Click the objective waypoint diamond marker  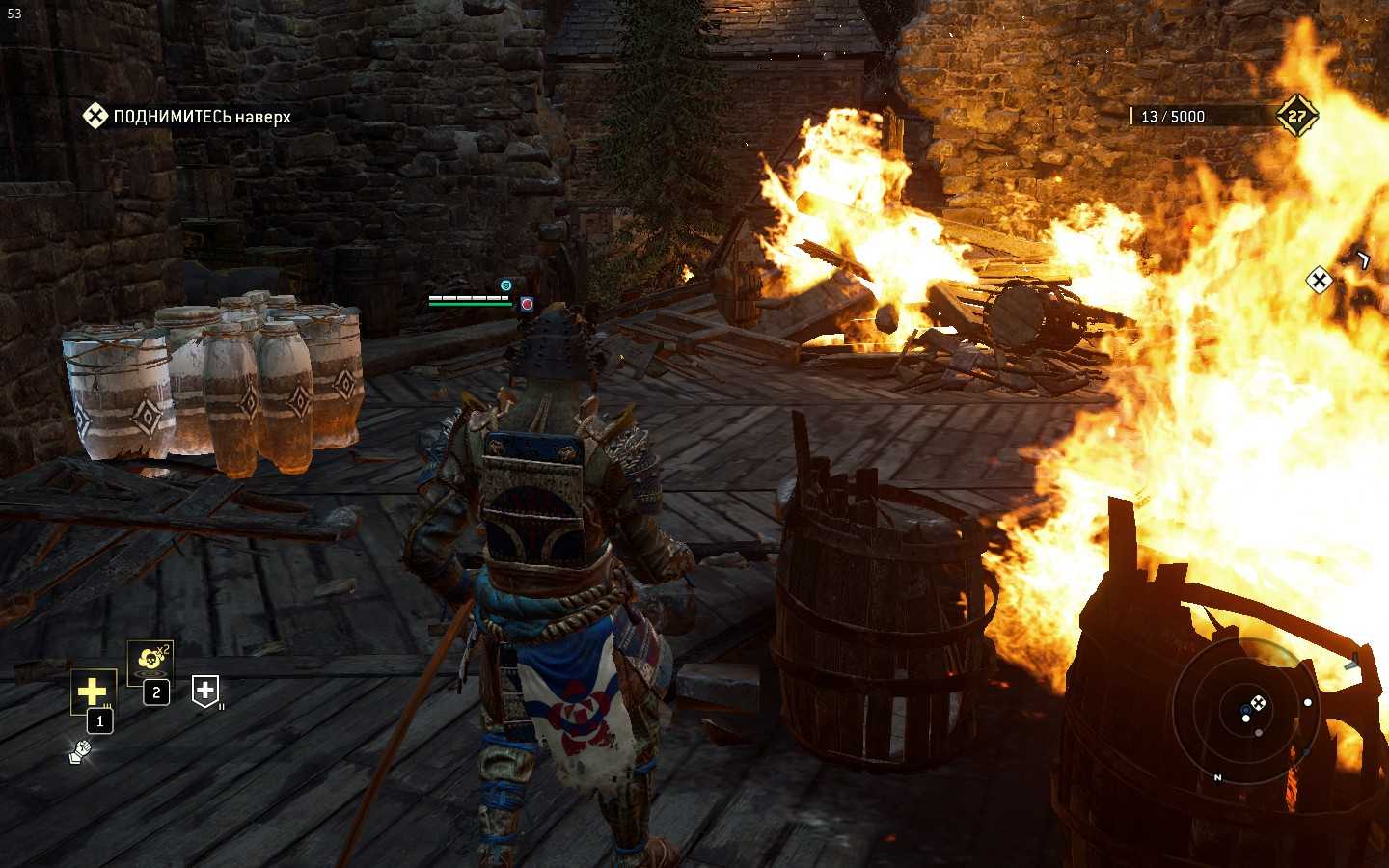click(1319, 281)
